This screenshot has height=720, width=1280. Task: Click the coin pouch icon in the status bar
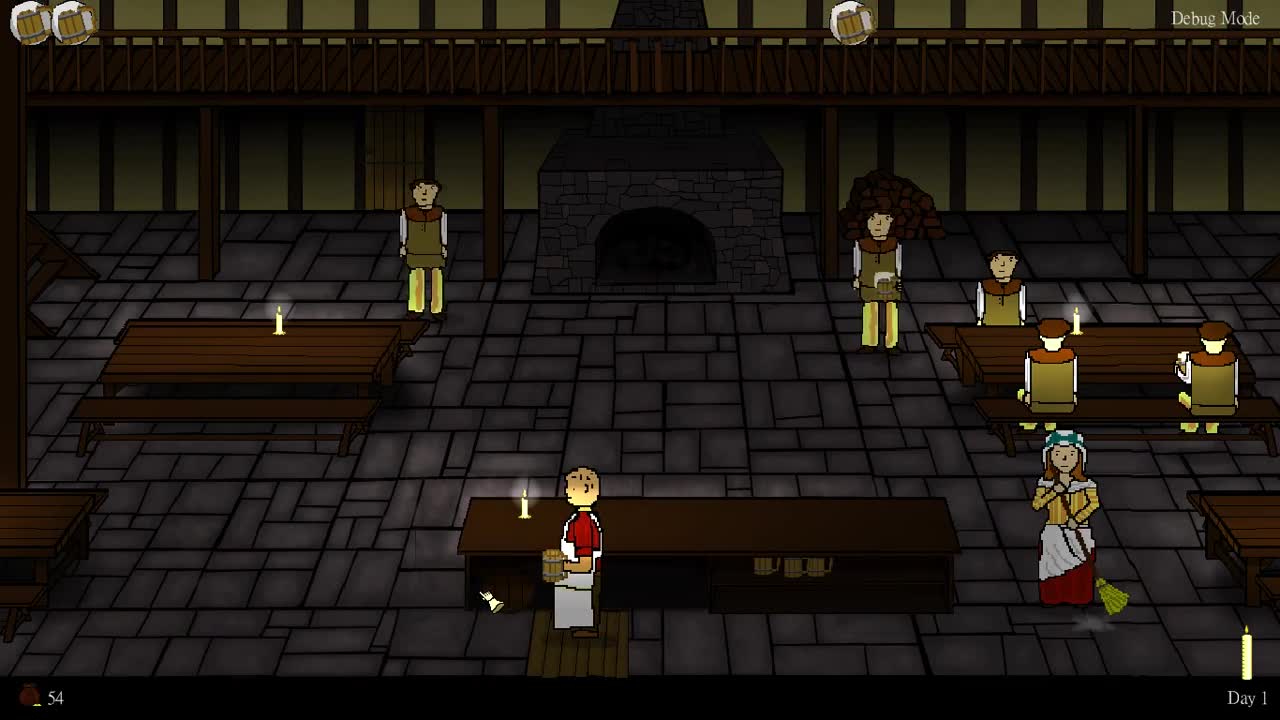click(x=27, y=695)
